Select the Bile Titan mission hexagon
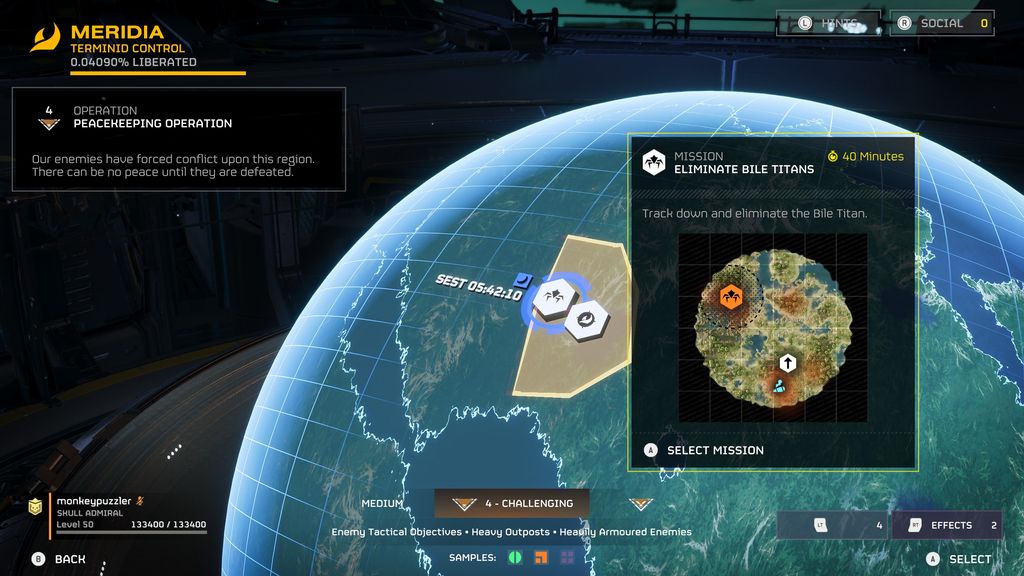Viewport: 1024px width, 576px height. [551, 298]
